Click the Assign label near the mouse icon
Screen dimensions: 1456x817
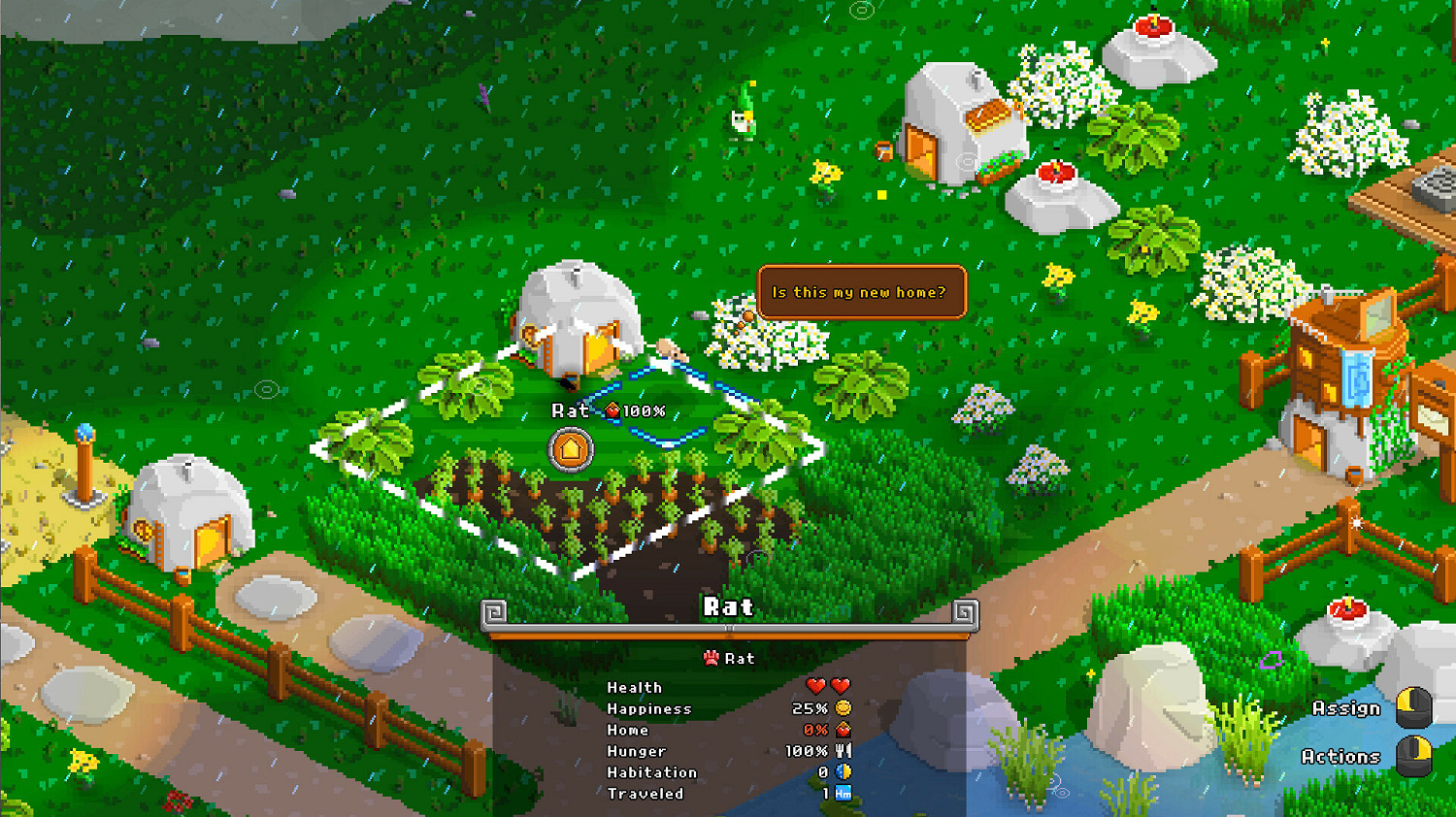[x=1347, y=708]
